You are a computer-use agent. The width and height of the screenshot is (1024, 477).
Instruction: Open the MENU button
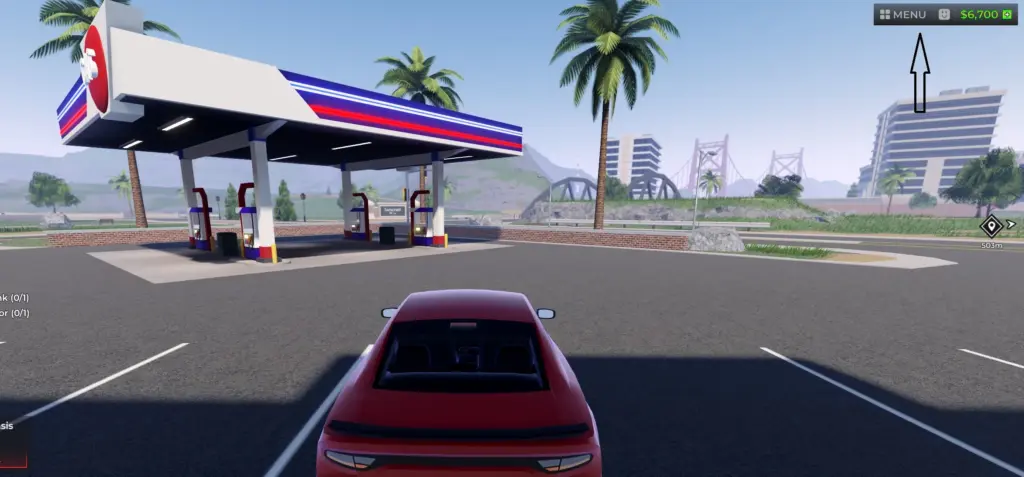point(903,15)
